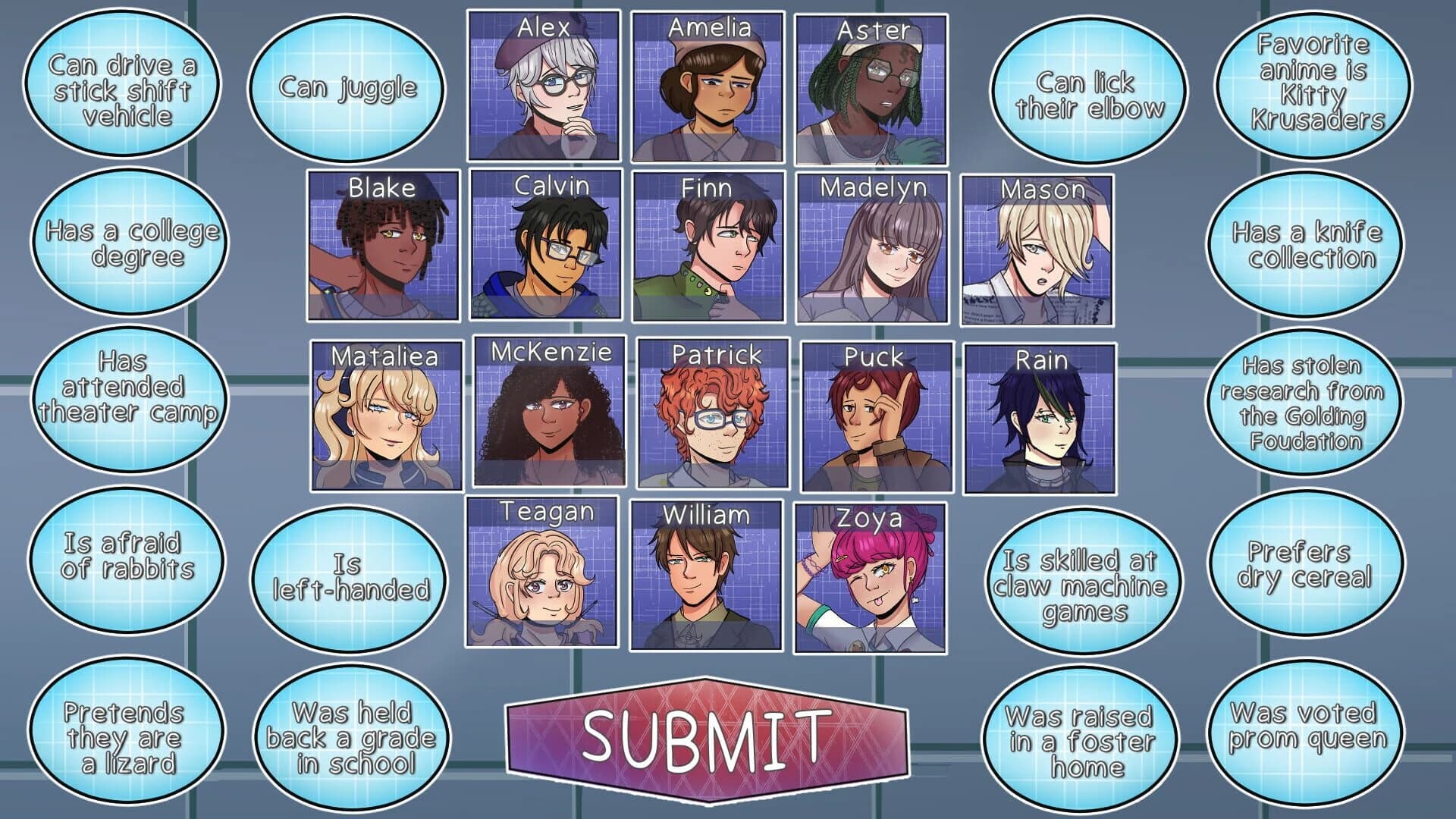
Task: Choose the Zoya portrait tile
Action: 871,578
